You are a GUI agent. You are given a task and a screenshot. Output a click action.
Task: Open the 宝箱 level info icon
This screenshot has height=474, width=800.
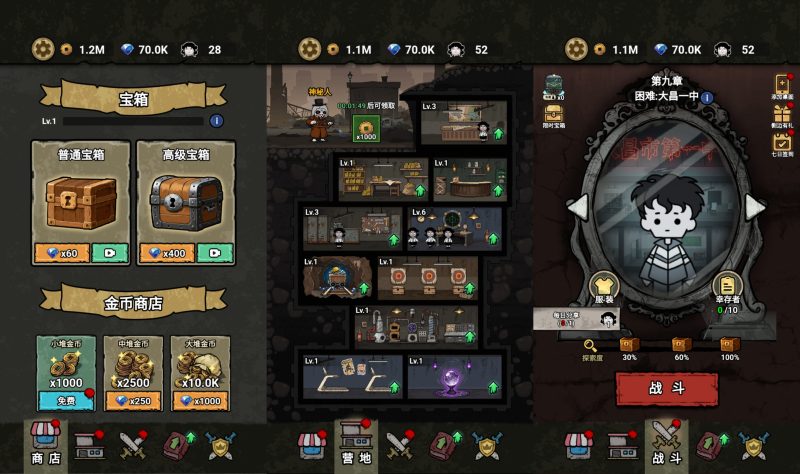(216, 121)
